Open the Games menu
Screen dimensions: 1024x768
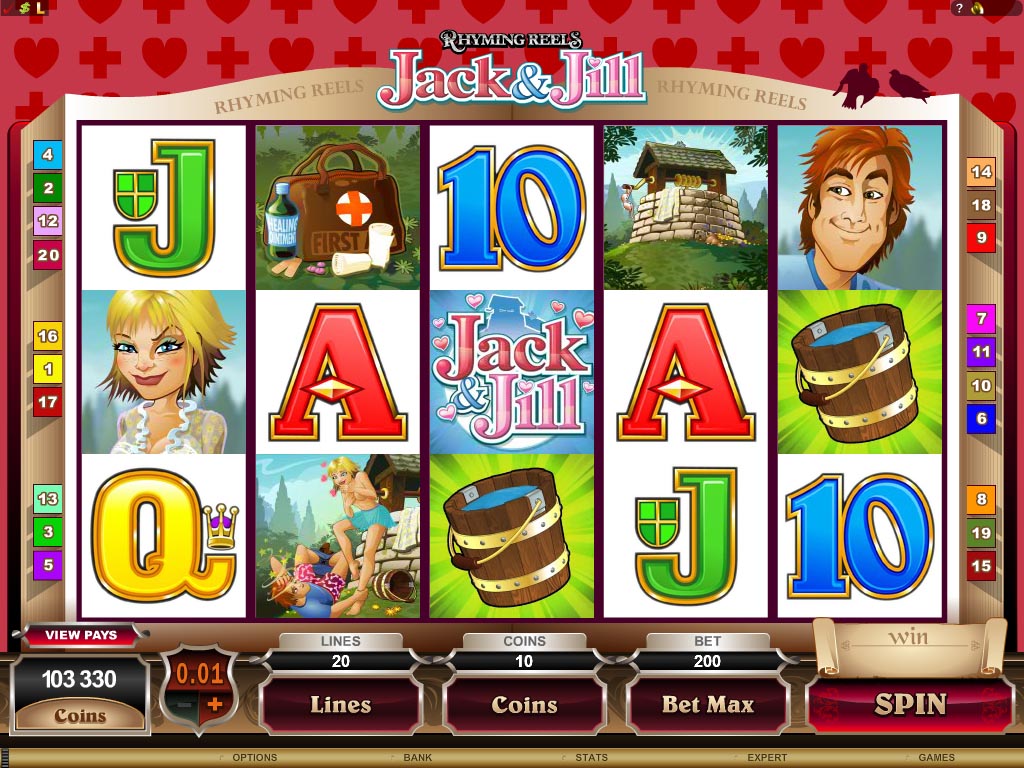pyautogui.click(x=936, y=758)
